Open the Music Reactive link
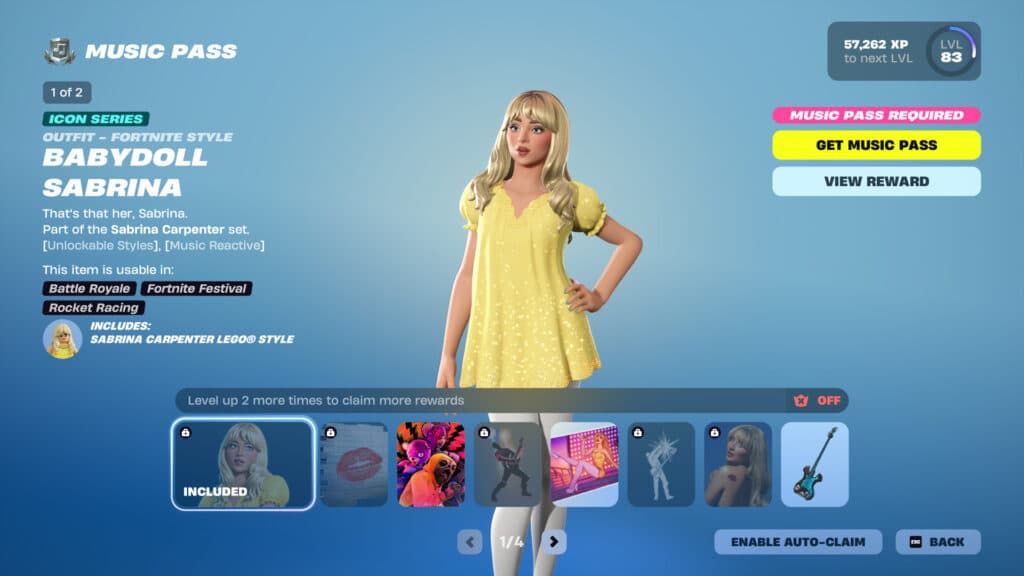This screenshot has height=576, width=1024. point(215,245)
